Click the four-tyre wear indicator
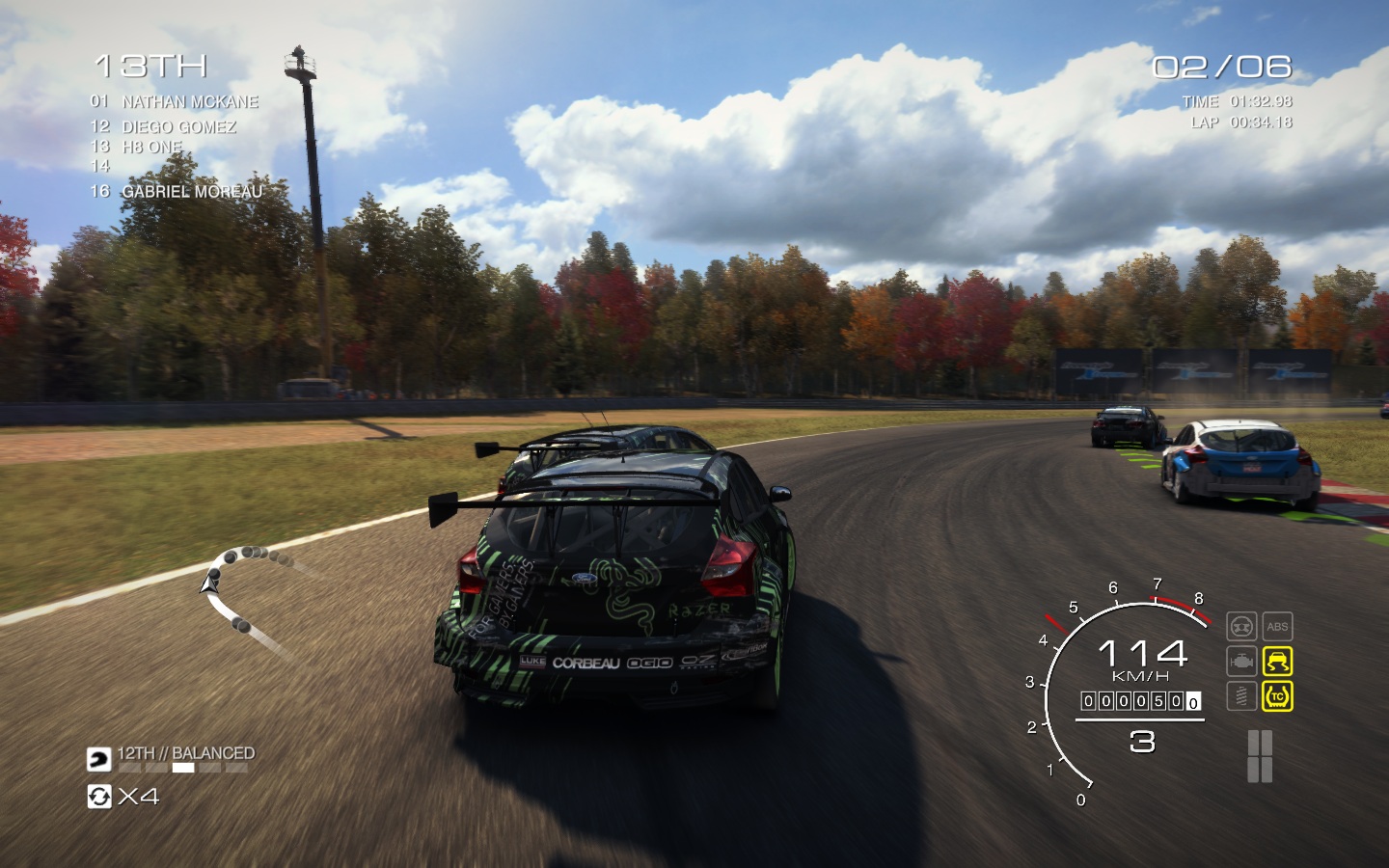The image size is (1389, 868). (1260, 756)
